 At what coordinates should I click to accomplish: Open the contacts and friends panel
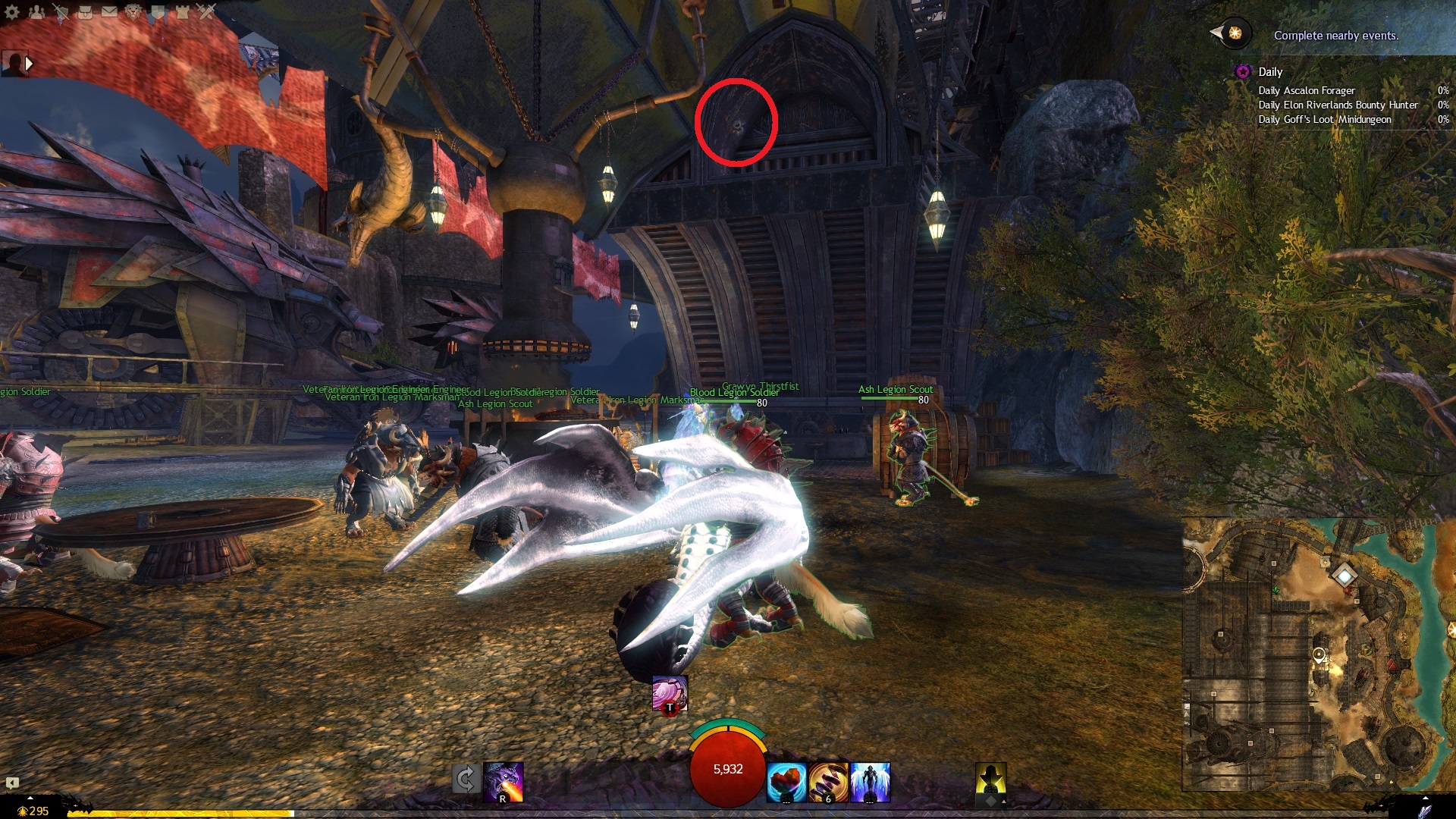[36, 11]
